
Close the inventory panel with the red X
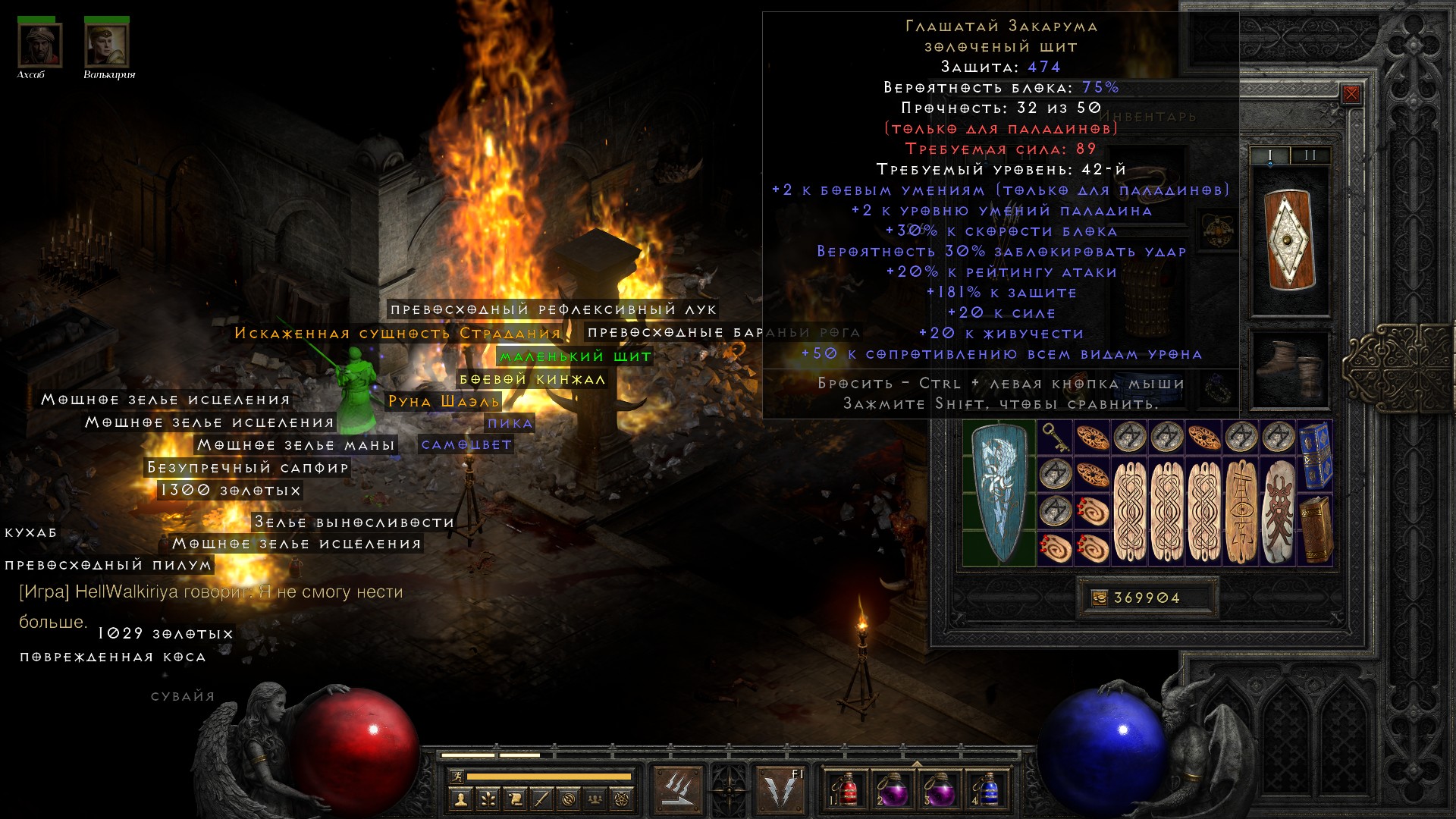pos(1351,94)
